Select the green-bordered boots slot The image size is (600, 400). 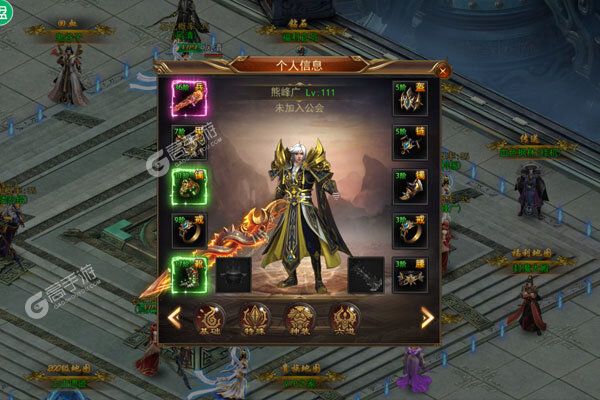point(189,274)
